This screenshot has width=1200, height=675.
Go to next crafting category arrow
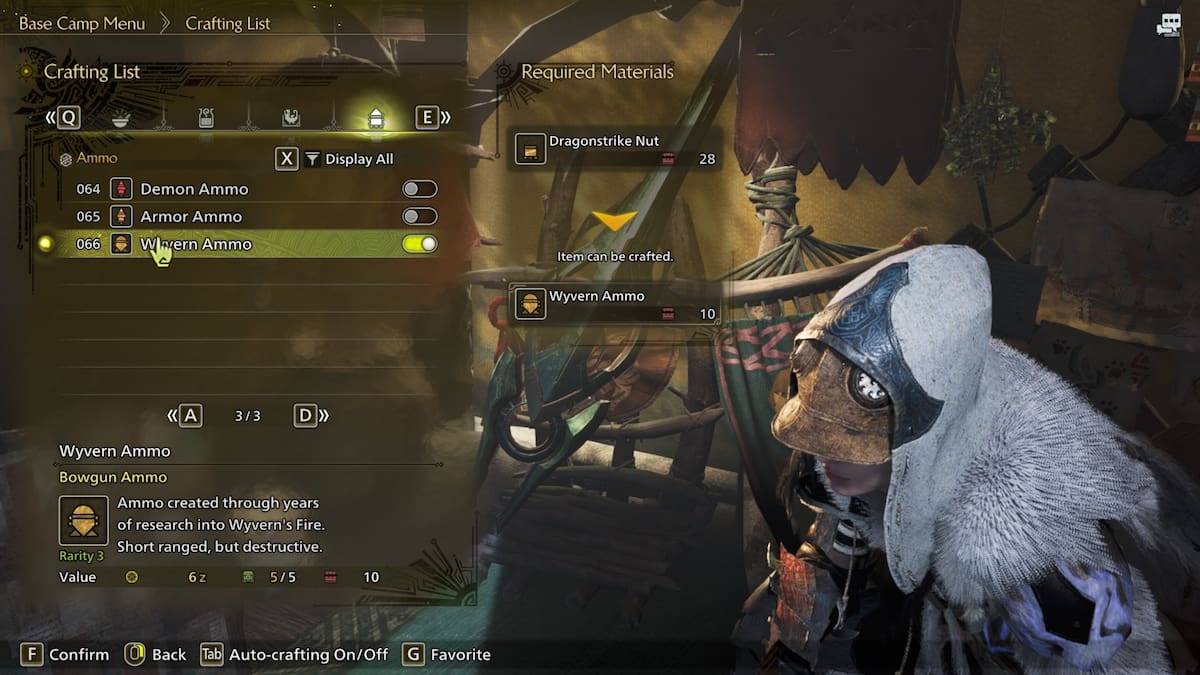point(433,118)
